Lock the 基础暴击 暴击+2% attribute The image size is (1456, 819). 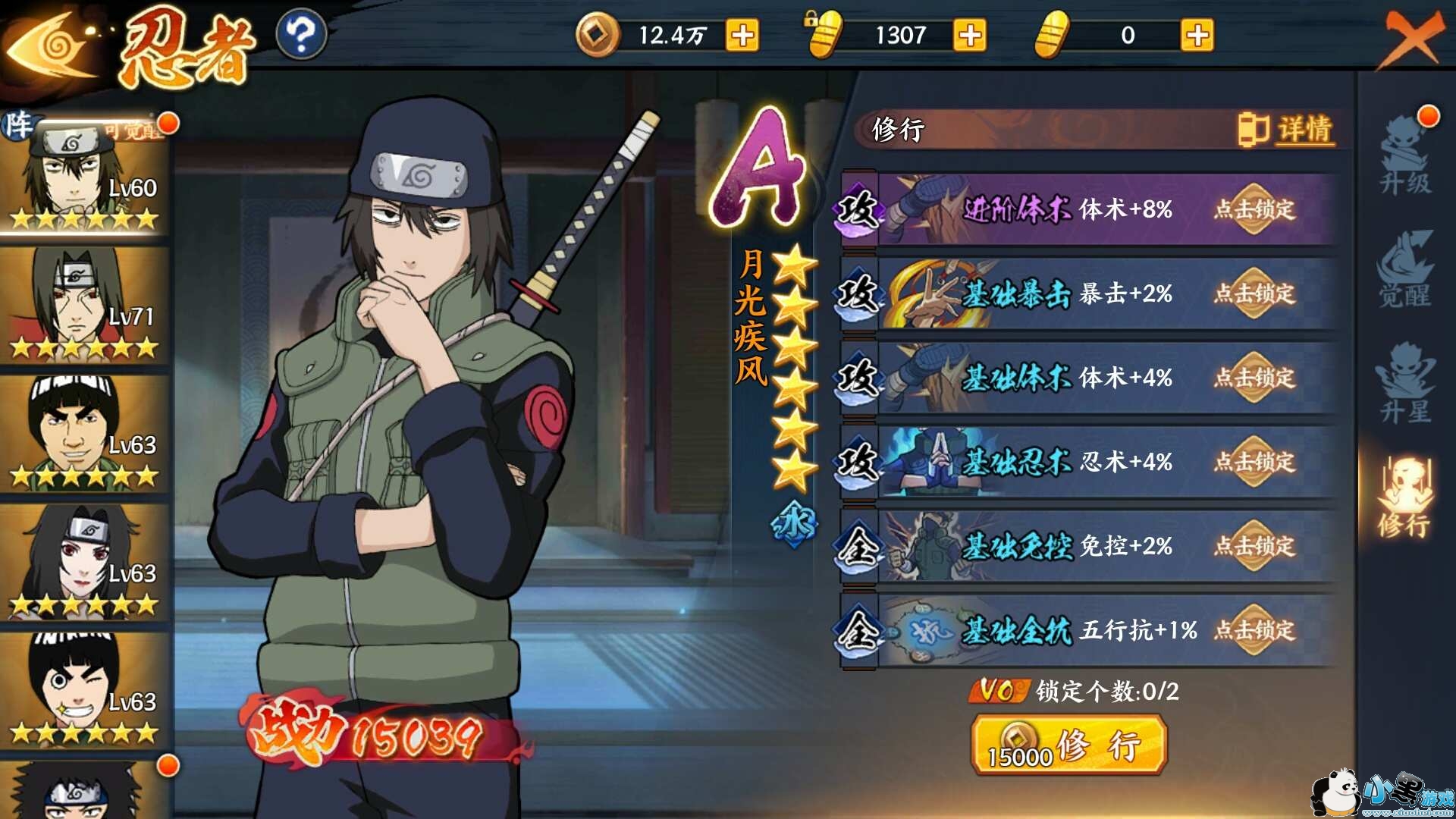pyautogui.click(x=1254, y=293)
